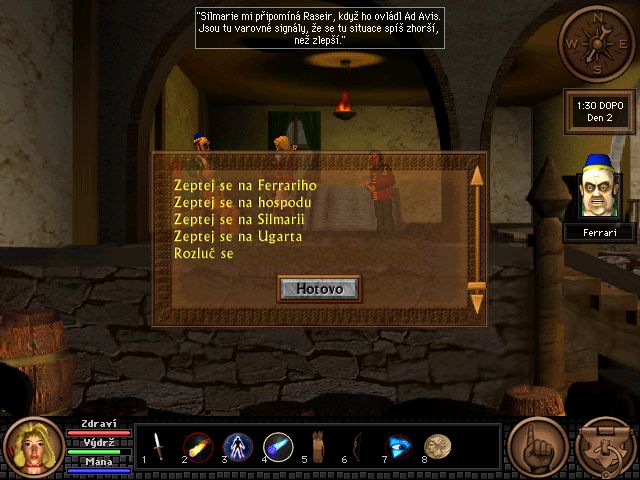Activate the flame spell in slot 2

point(197,447)
